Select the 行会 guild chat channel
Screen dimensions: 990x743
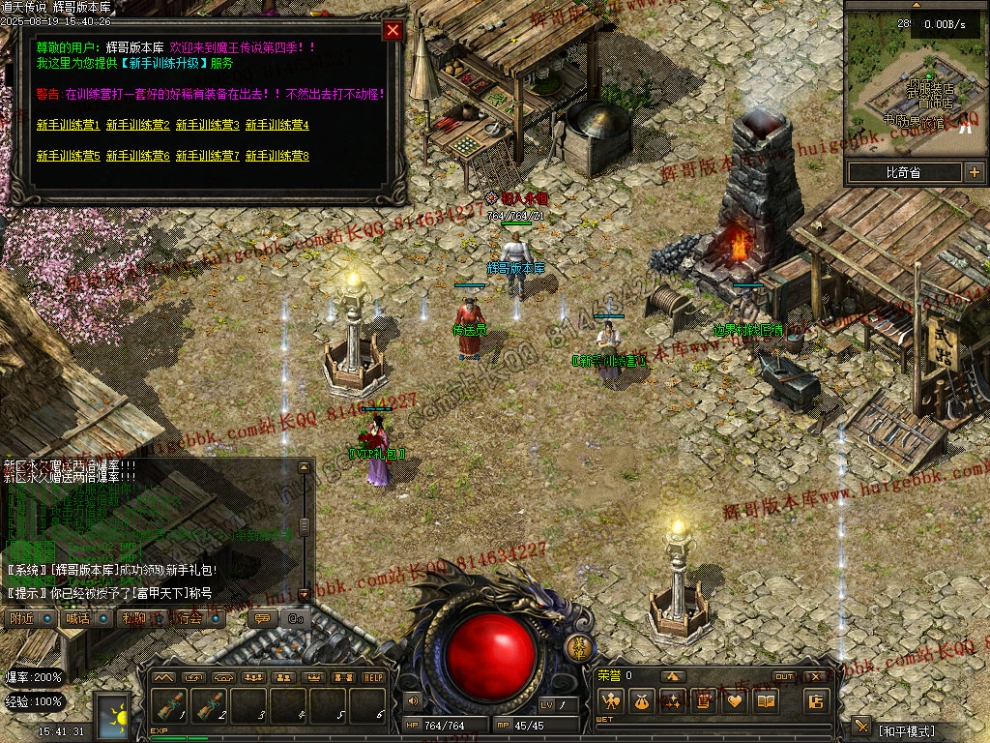click(x=186, y=618)
